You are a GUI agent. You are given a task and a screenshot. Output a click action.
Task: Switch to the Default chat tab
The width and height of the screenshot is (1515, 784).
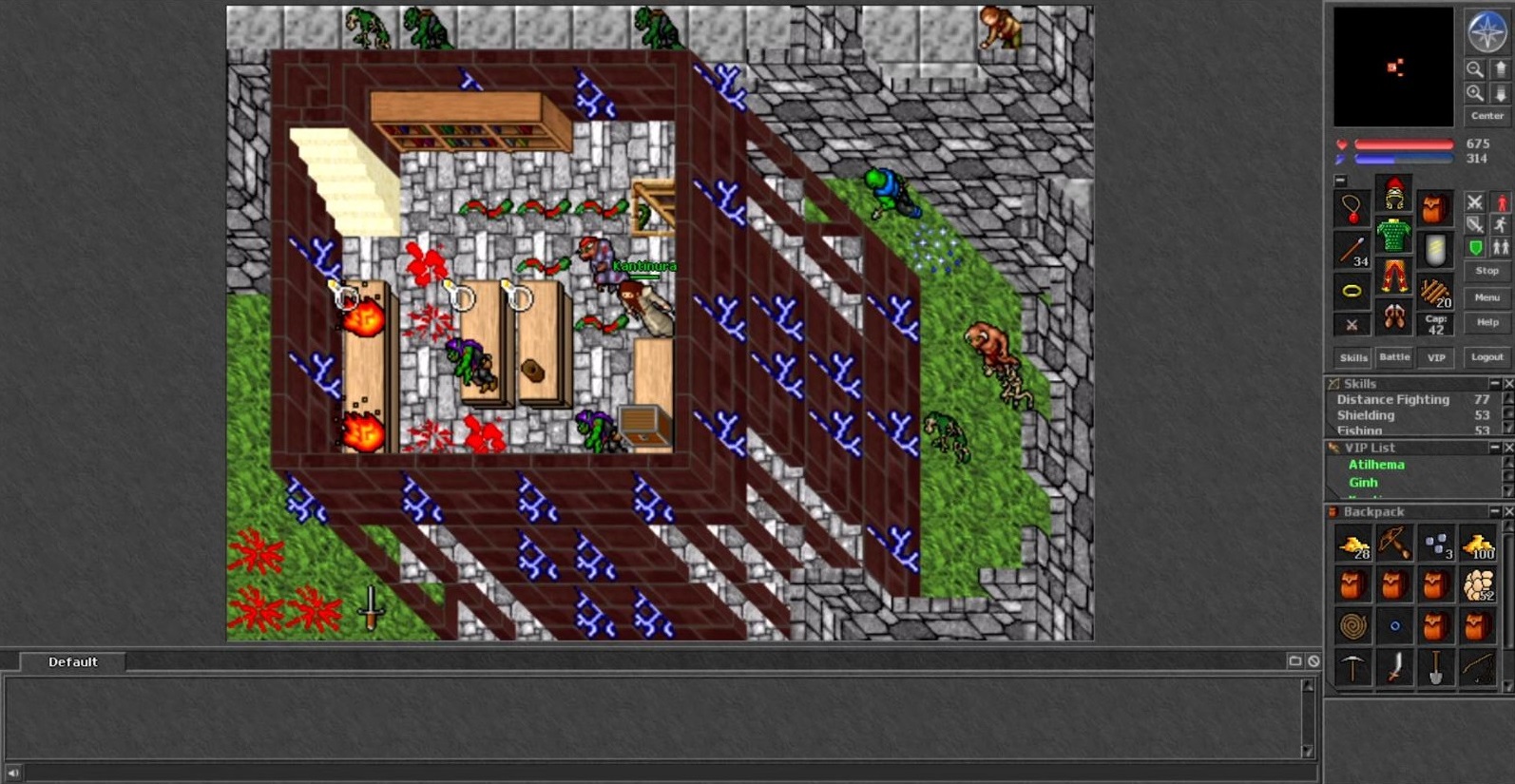73,662
